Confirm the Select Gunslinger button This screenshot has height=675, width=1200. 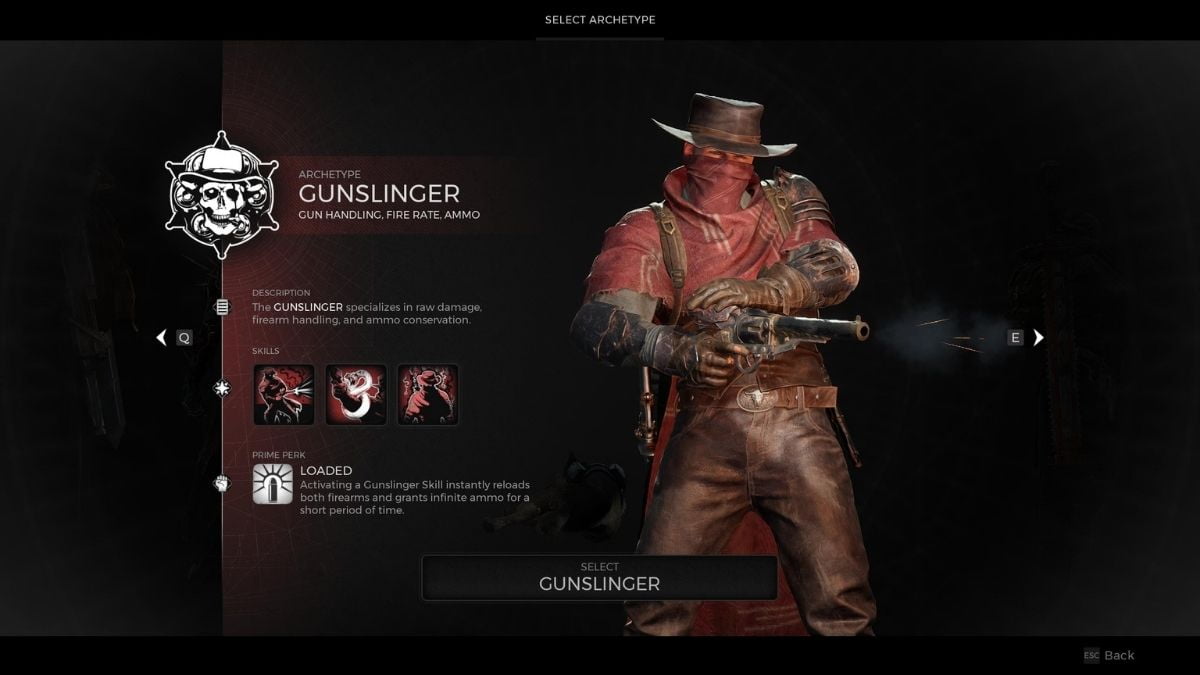pyautogui.click(x=599, y=577)
